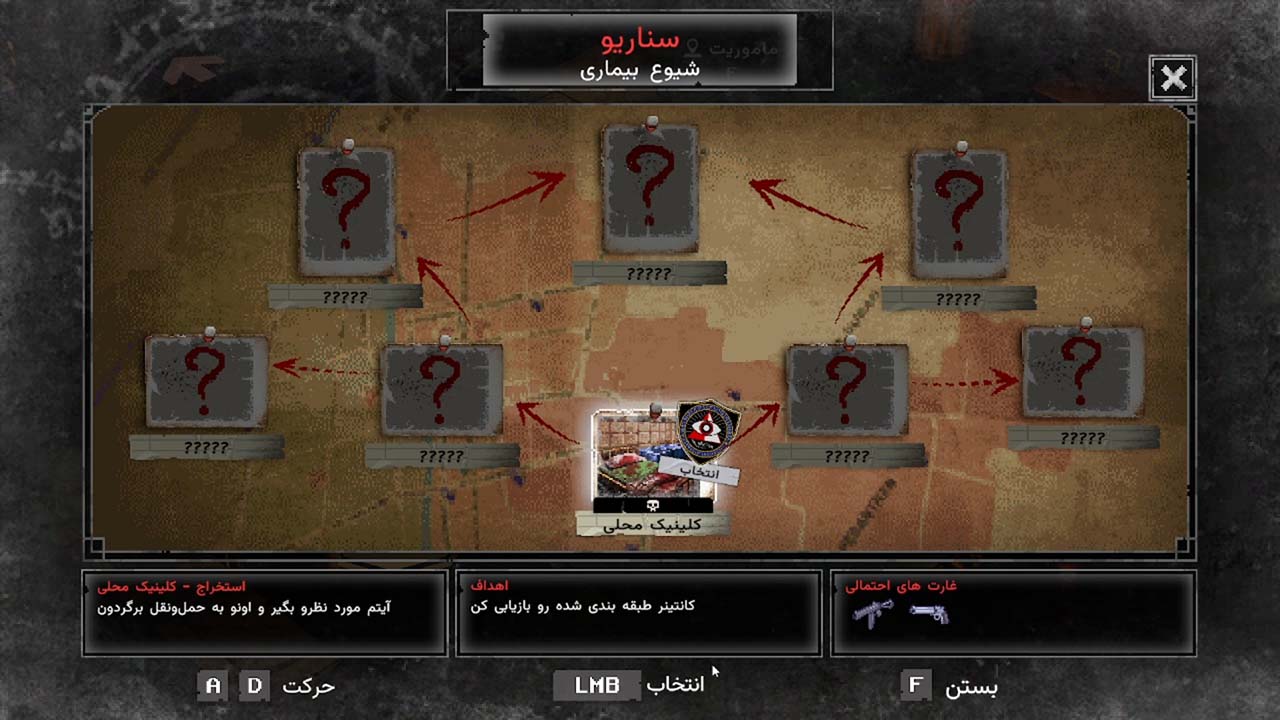Viewport: 1280px width, 720px height.
Task: Select the top-right question mark location card
Action: pyautogui.click(x=961, y=212)
